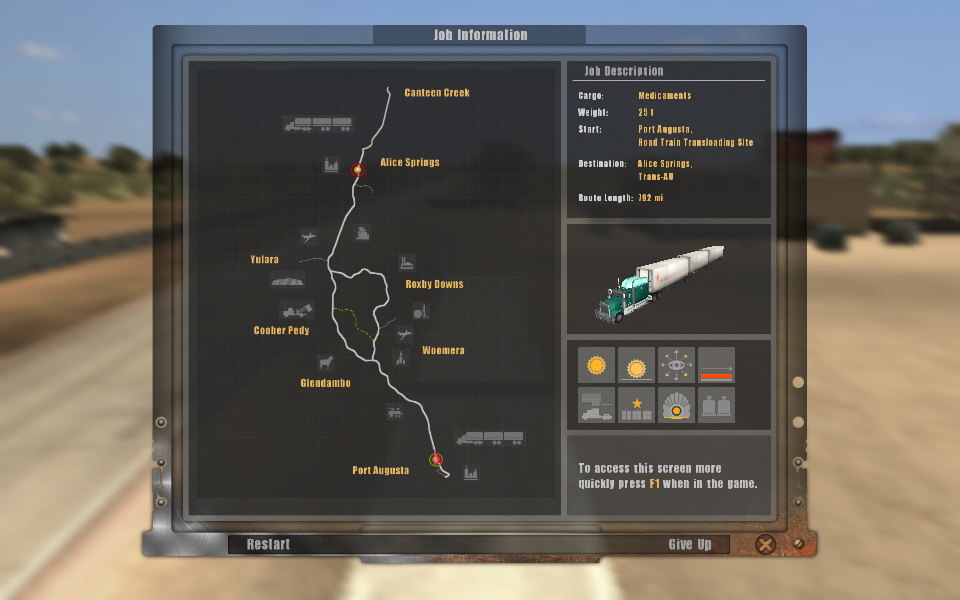Click the Yulara rock landmark icon
Viewport: 960px width, 600px height.
click(288, 281)
